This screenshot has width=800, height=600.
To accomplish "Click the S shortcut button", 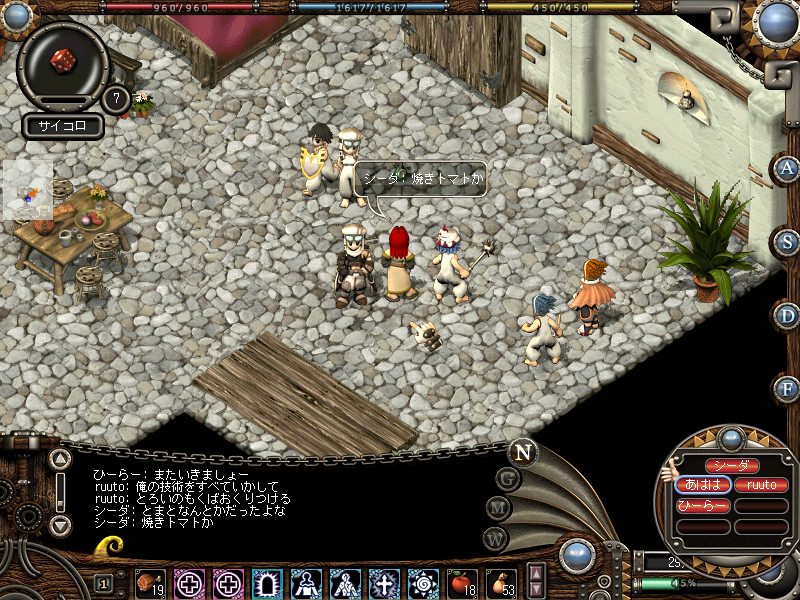I will 787,242.
